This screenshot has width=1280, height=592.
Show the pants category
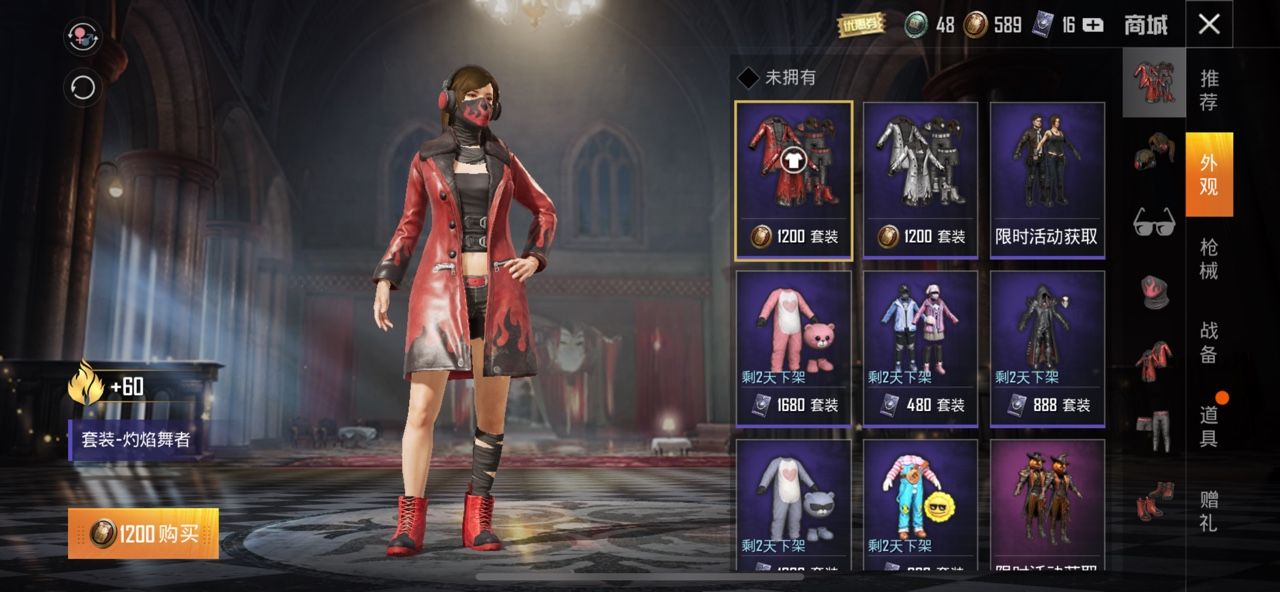point(1154,428)
